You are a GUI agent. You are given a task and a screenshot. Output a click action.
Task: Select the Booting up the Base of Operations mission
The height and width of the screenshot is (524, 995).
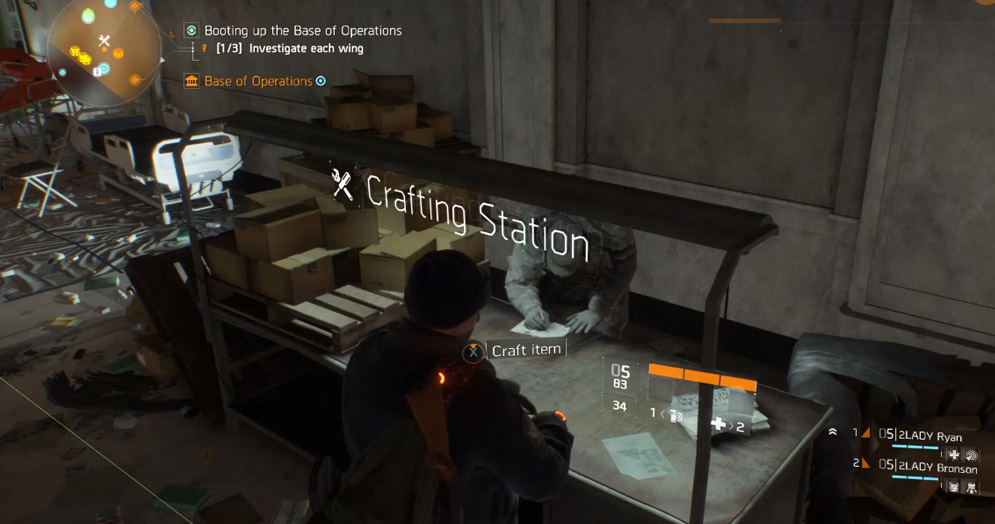302,31
